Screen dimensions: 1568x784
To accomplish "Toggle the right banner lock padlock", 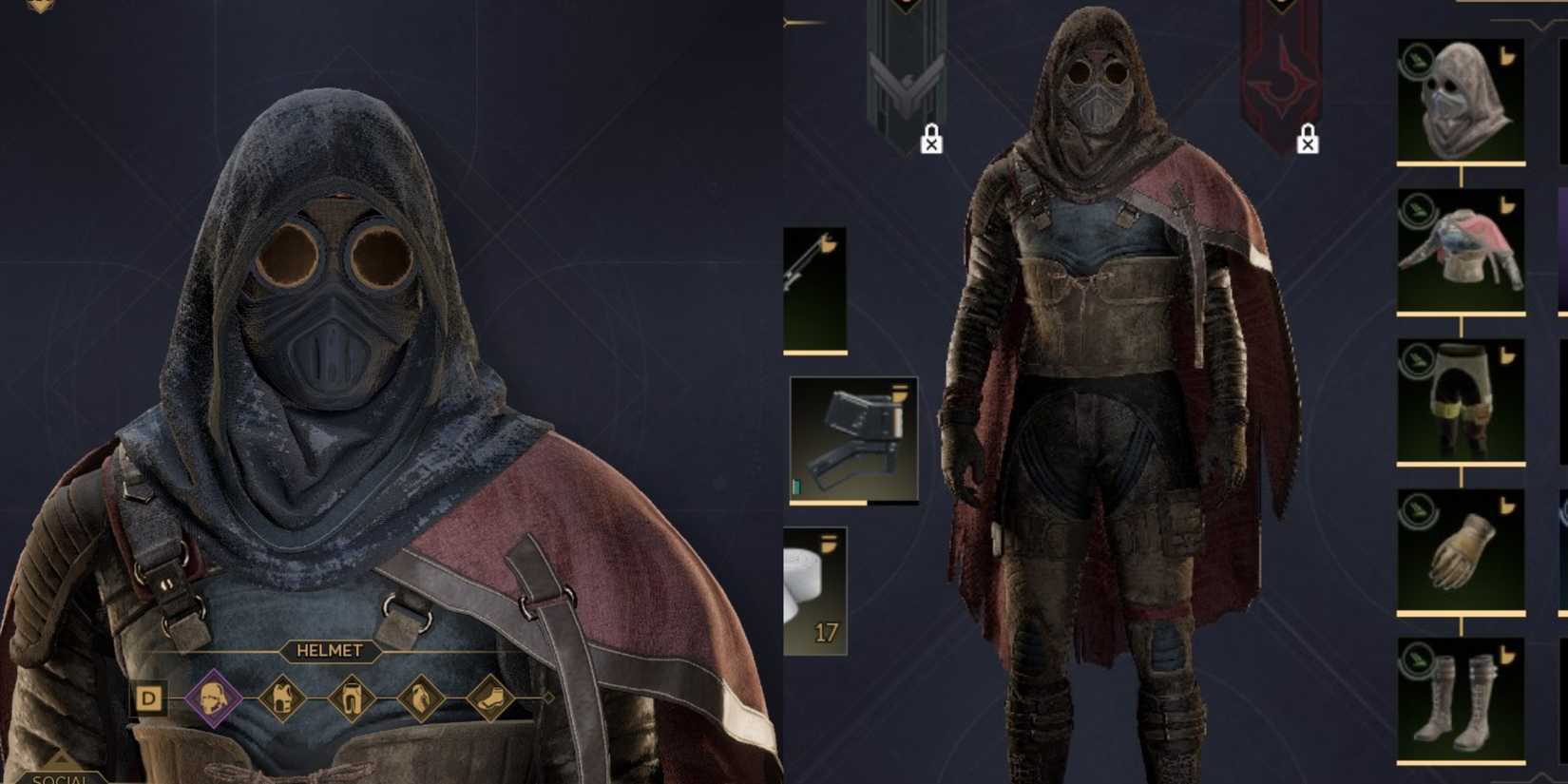I will click(x=1310, y=141).
